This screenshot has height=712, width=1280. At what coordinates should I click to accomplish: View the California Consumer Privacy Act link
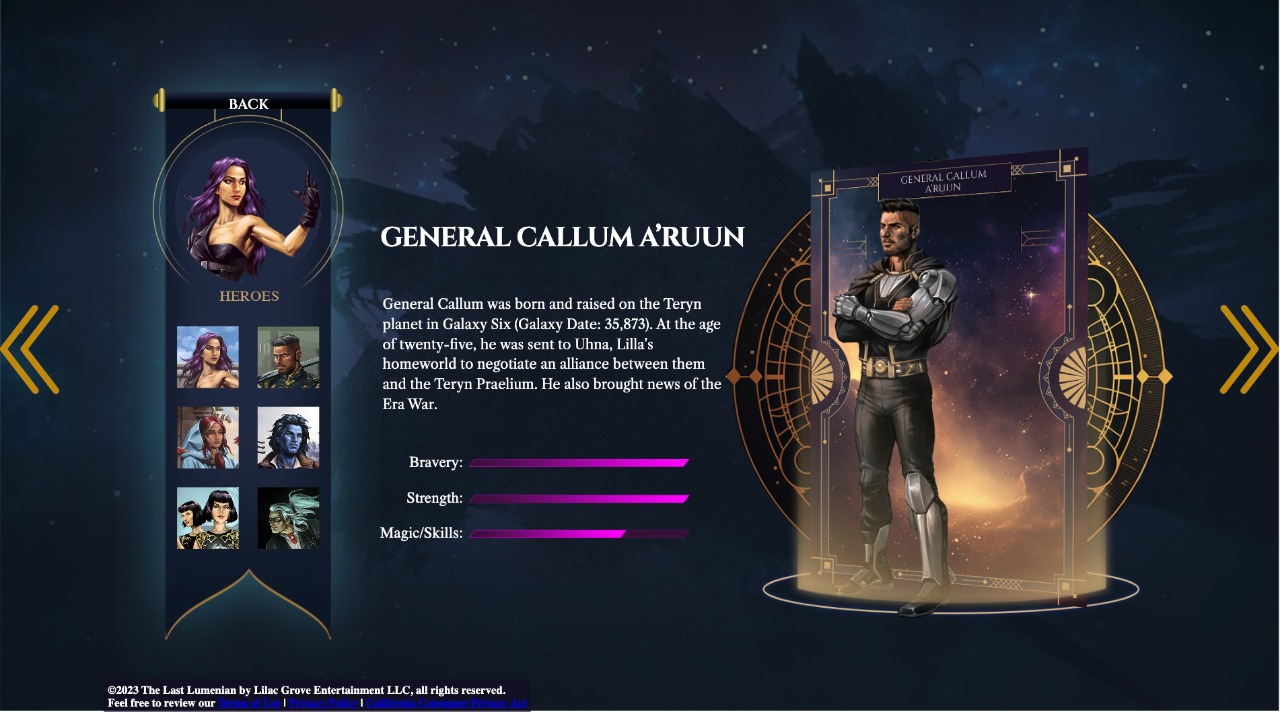446,704
